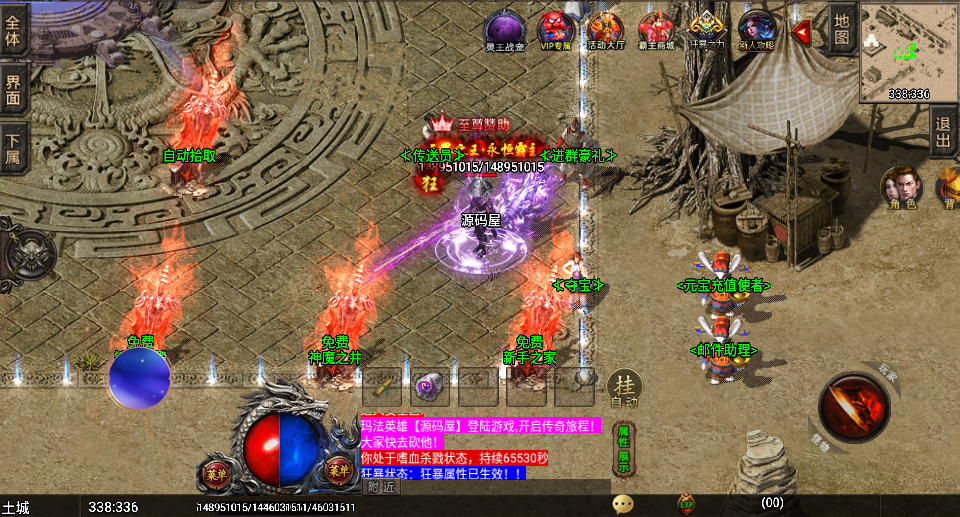Open the 角色 character portrait
Viewport: 960px width, 517px height.
click(x=903, y=189)
